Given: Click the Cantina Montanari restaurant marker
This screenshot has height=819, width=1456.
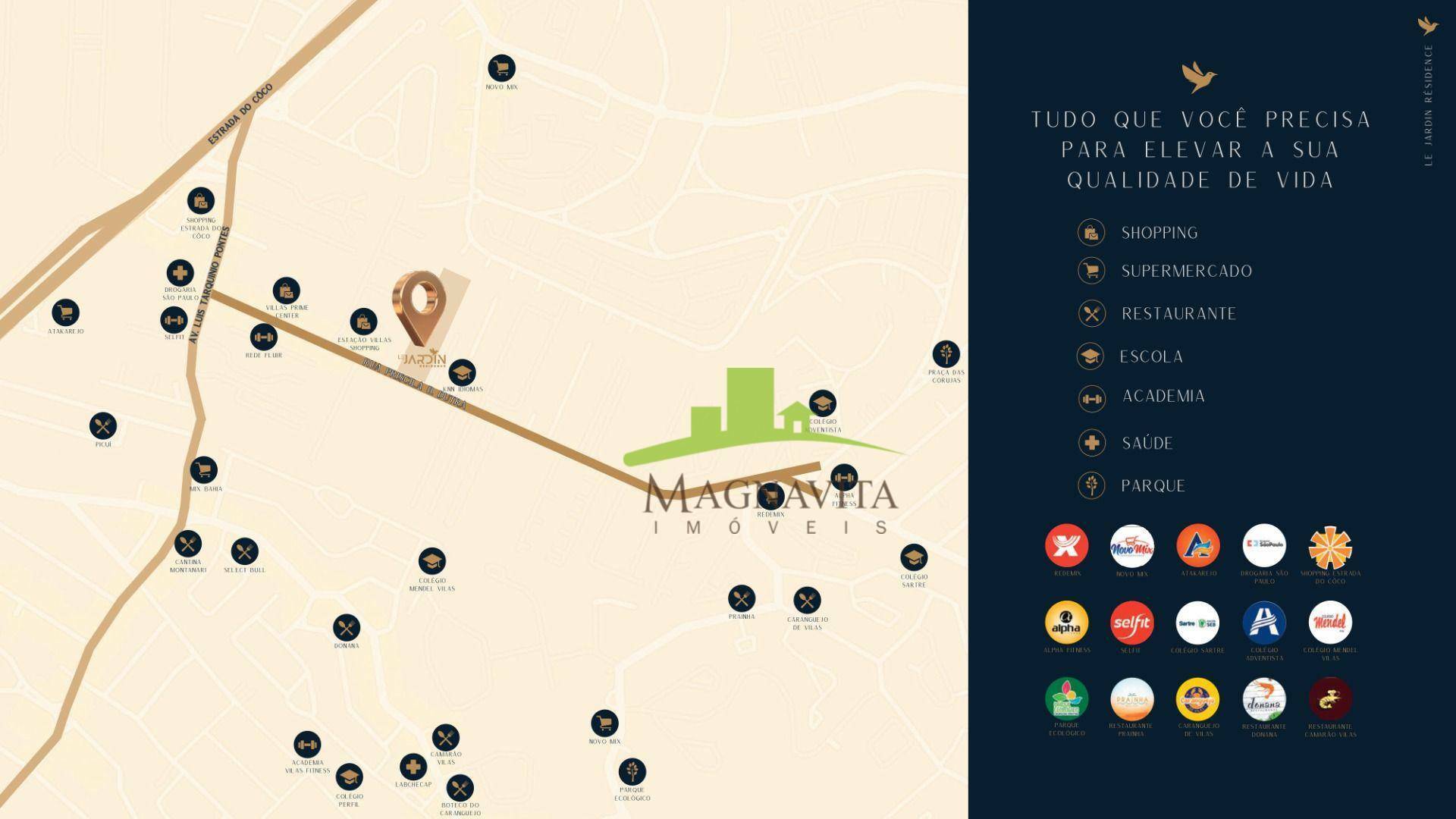Looking at the screenshot, I should pos(187,544).
